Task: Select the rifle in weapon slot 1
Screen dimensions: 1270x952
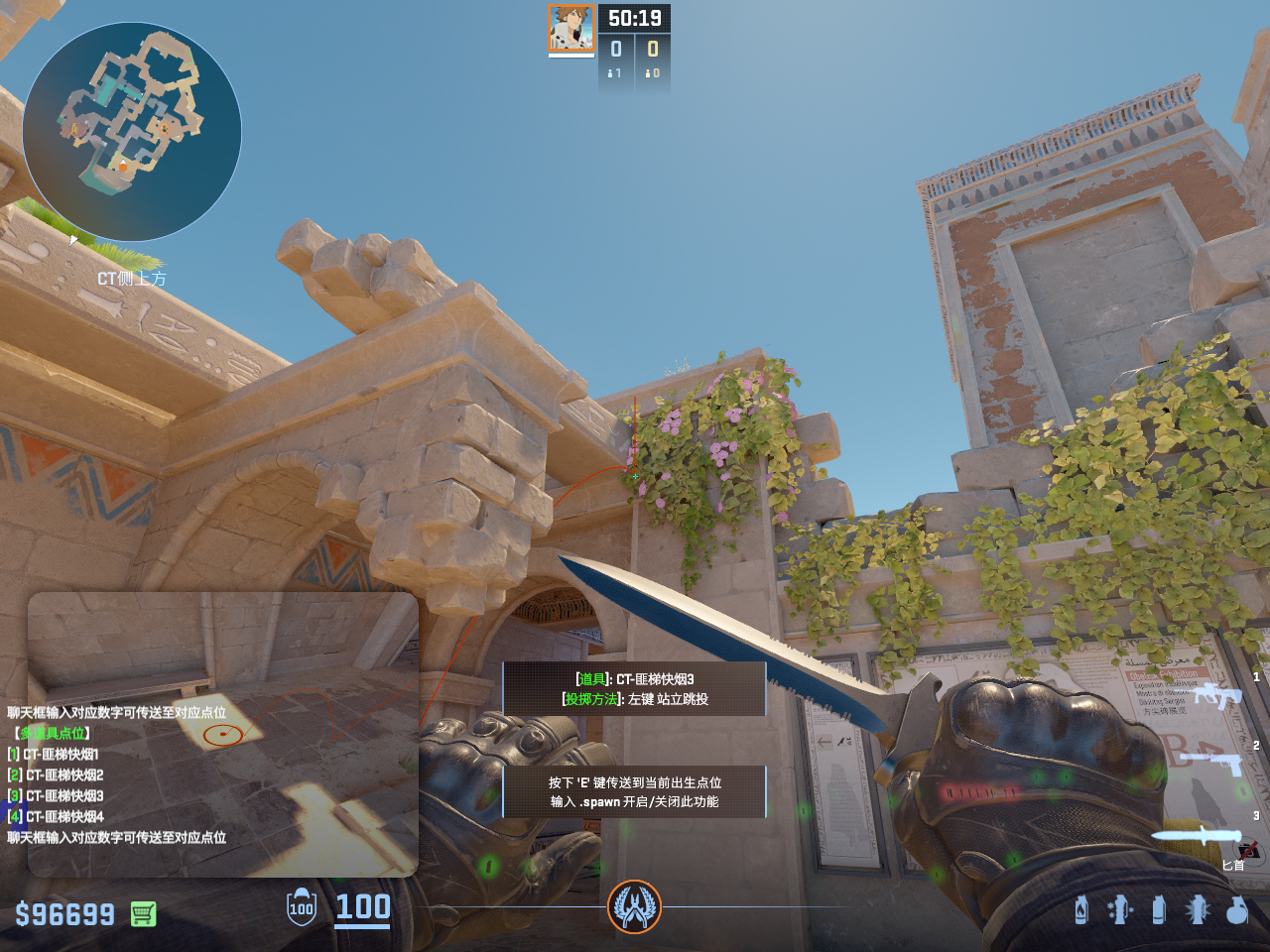Action: (1217, 695)
